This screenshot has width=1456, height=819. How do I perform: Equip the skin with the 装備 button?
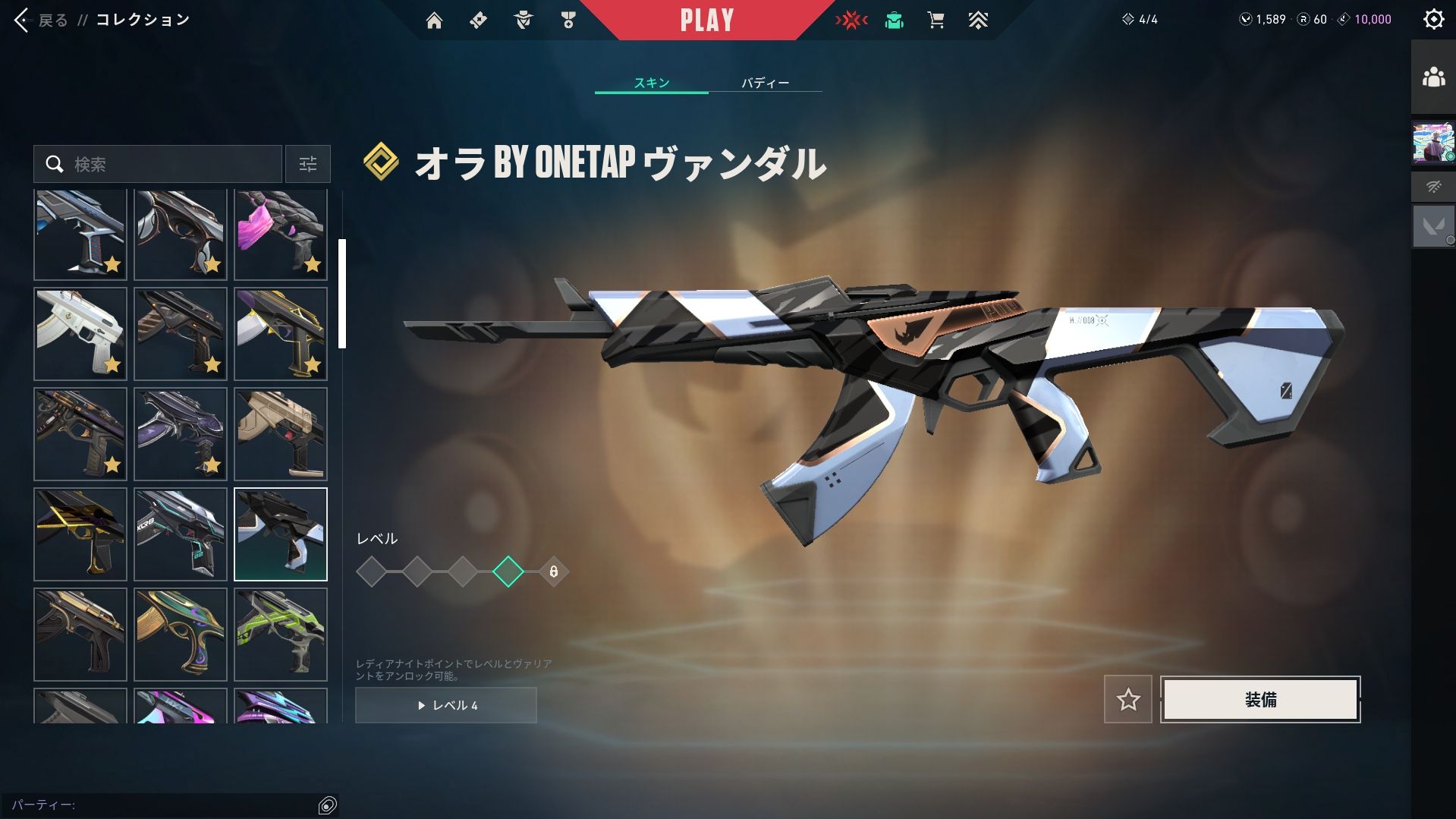pyautogui.click(x=1259, y=699)
